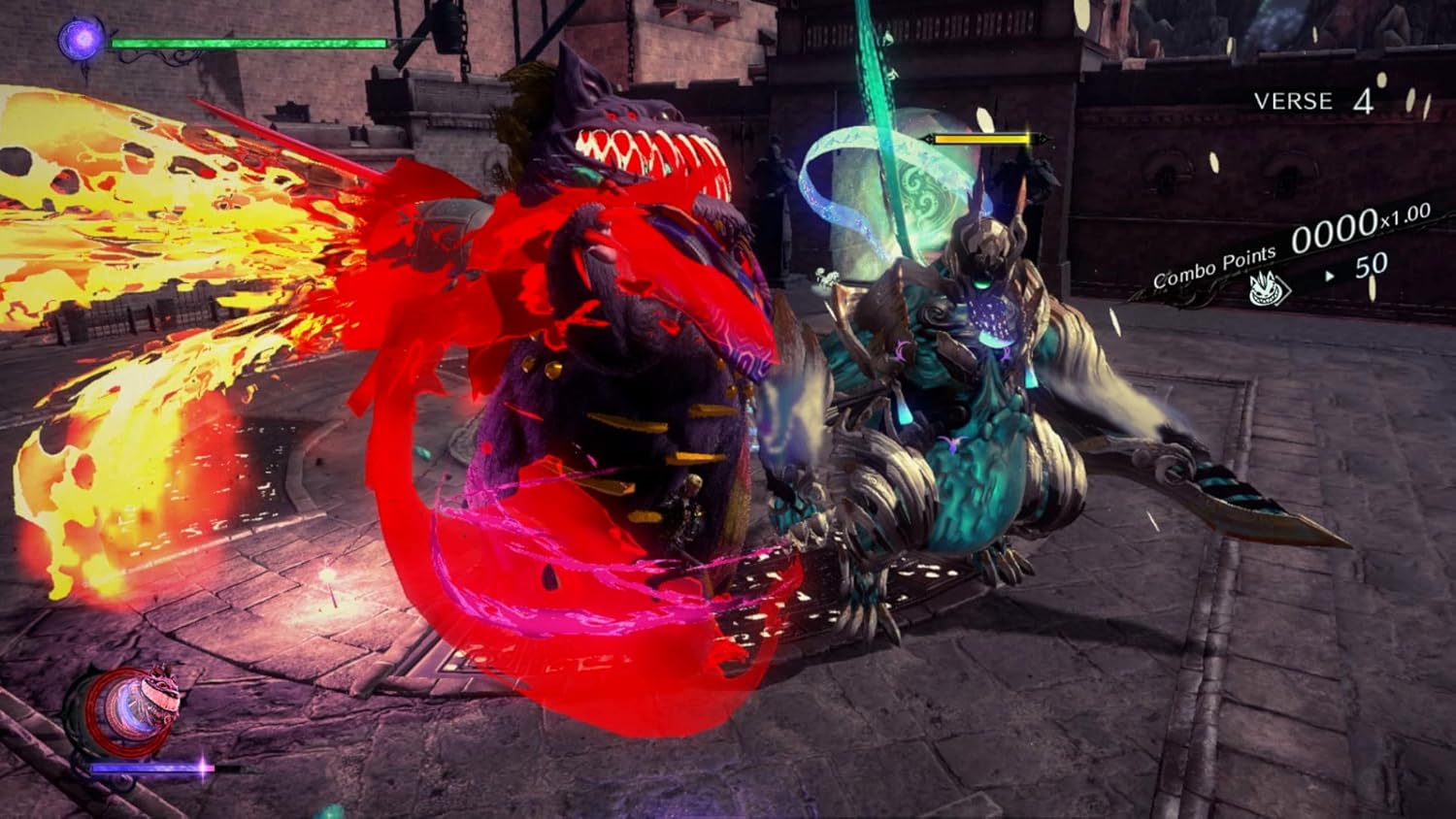The image size is (1456, 819).
Task: Click the pink spark on the magic gauge
Action: pyautogui.click(x=202, y=769)
